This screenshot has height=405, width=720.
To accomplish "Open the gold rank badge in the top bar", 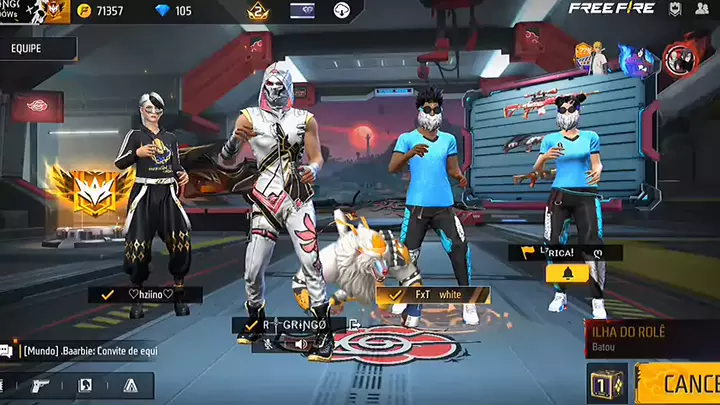I will [256, 11].
